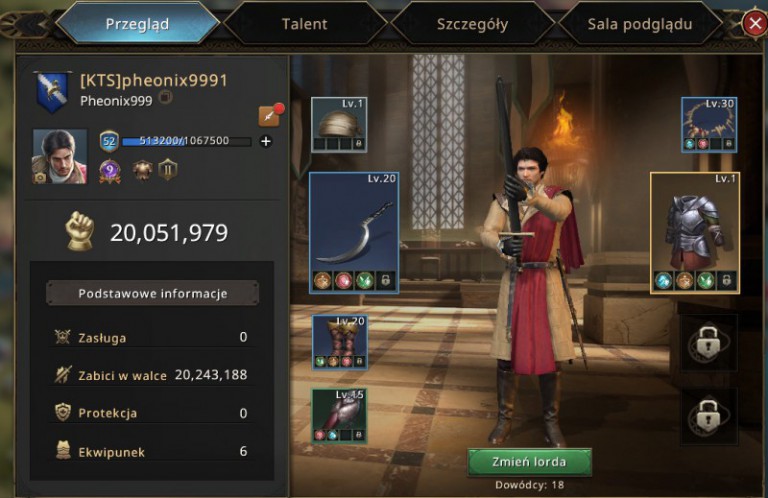Show the Szczegóły tab
Screen dimensions: 768x498
tap(472, 24)
